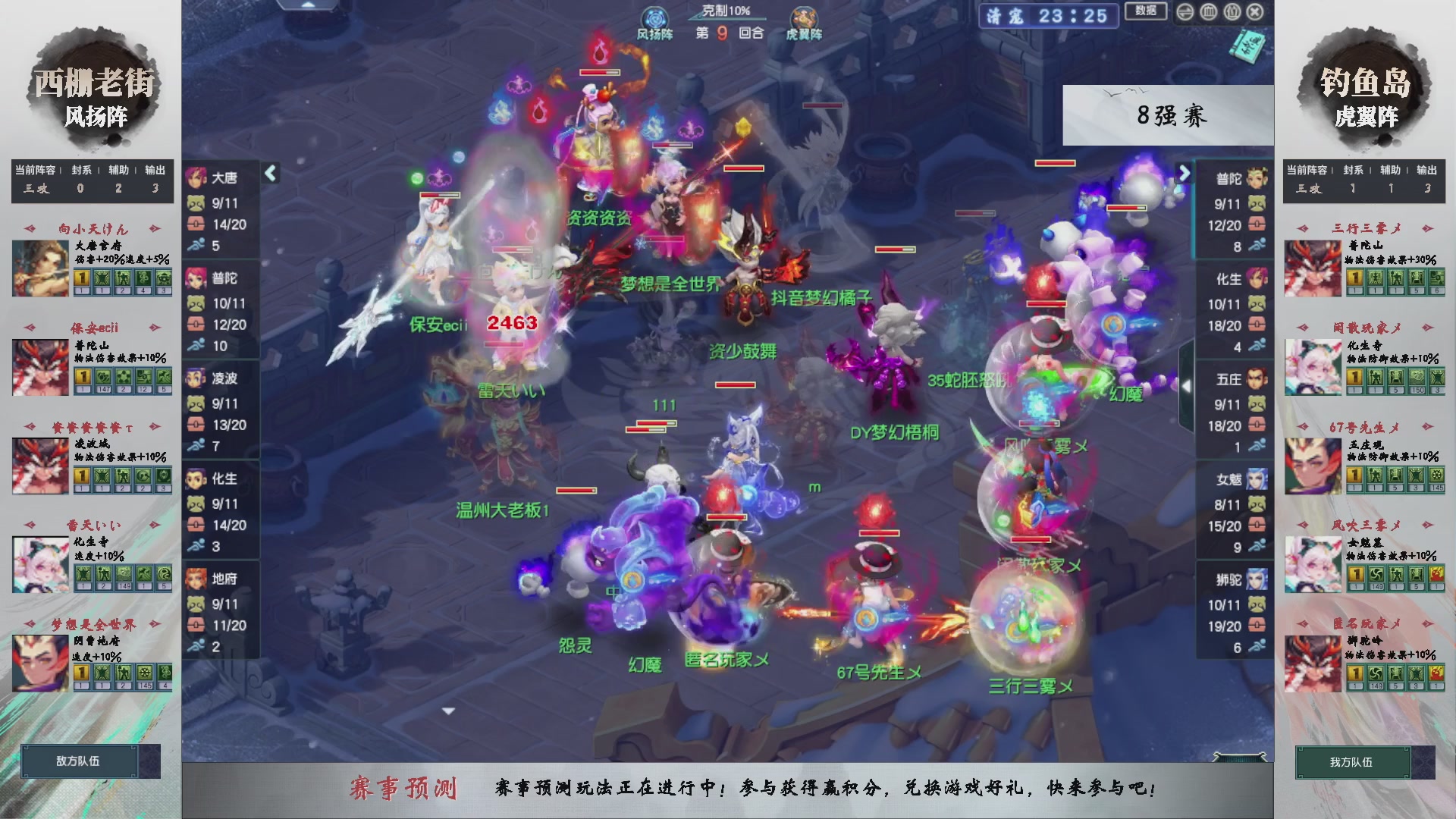1456x819 pixels.
Task: Select the 大唐 character portrait icon
Action: click(197, 176)
